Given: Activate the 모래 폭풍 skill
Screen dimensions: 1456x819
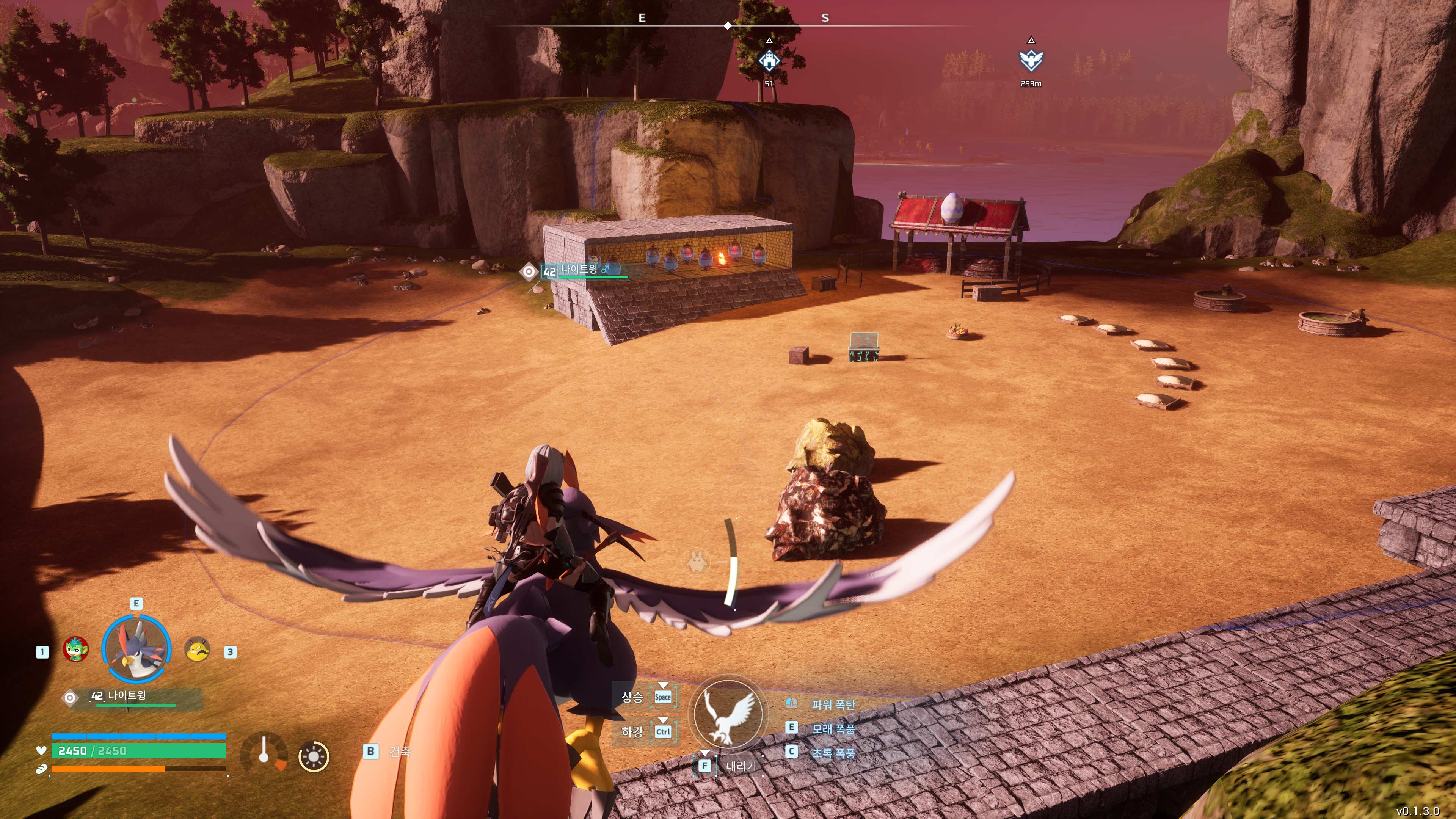Looking at the screenshot, I should 833,728.
